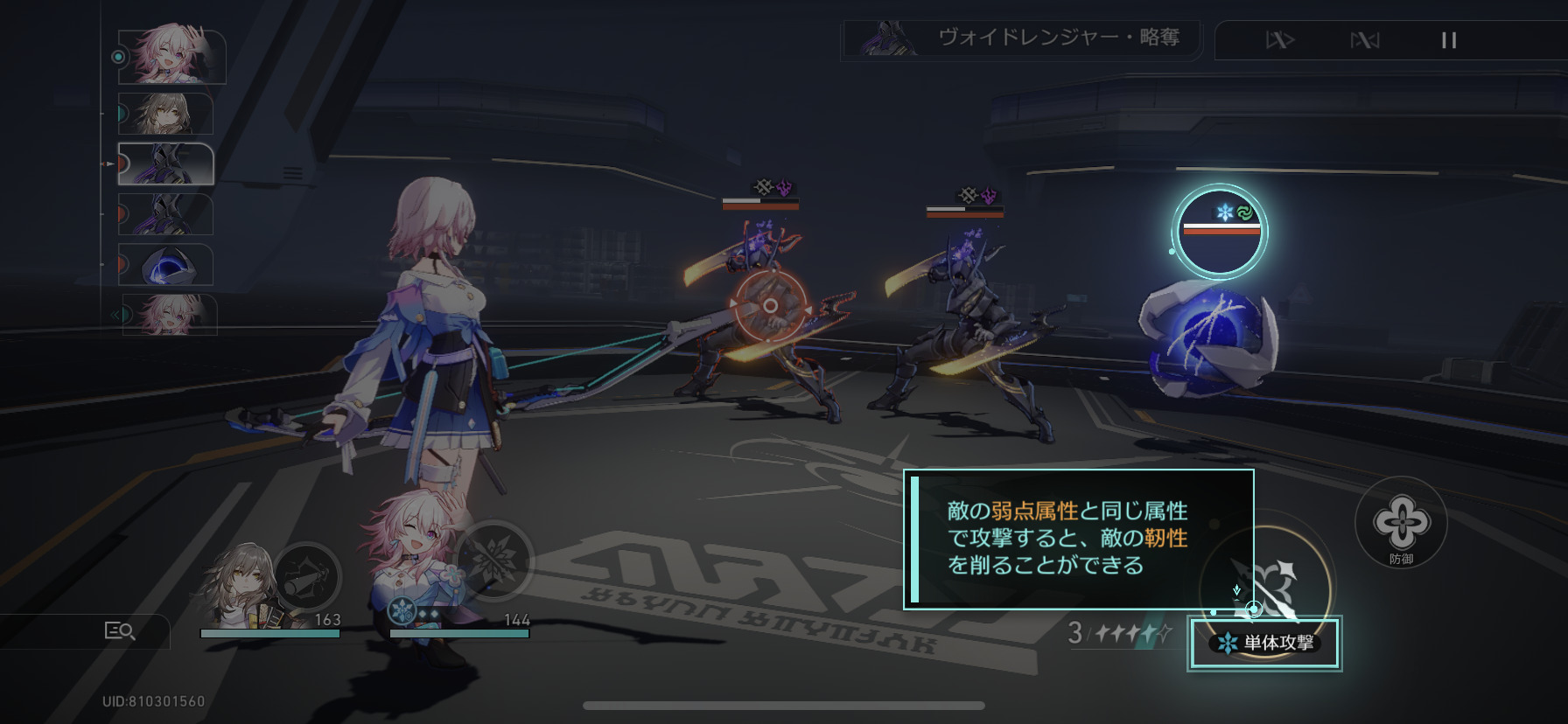The height and width of the screenshot is (724, 1568).
Task: Toggle battle speed-up
Action: (1280, 40)
